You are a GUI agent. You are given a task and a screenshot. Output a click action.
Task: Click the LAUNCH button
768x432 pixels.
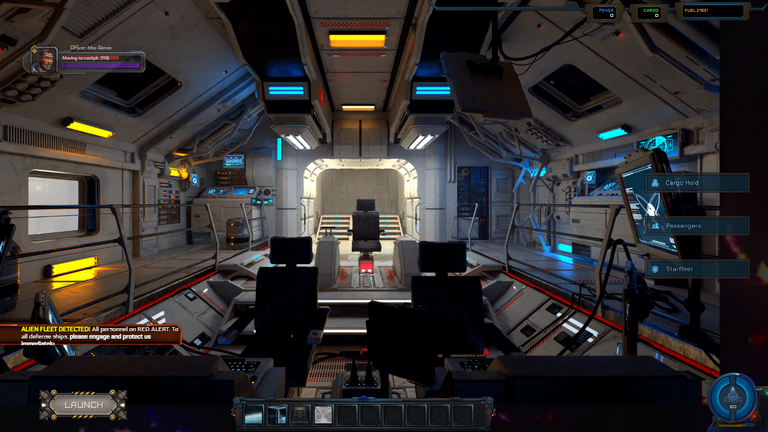tap(83, 404)
